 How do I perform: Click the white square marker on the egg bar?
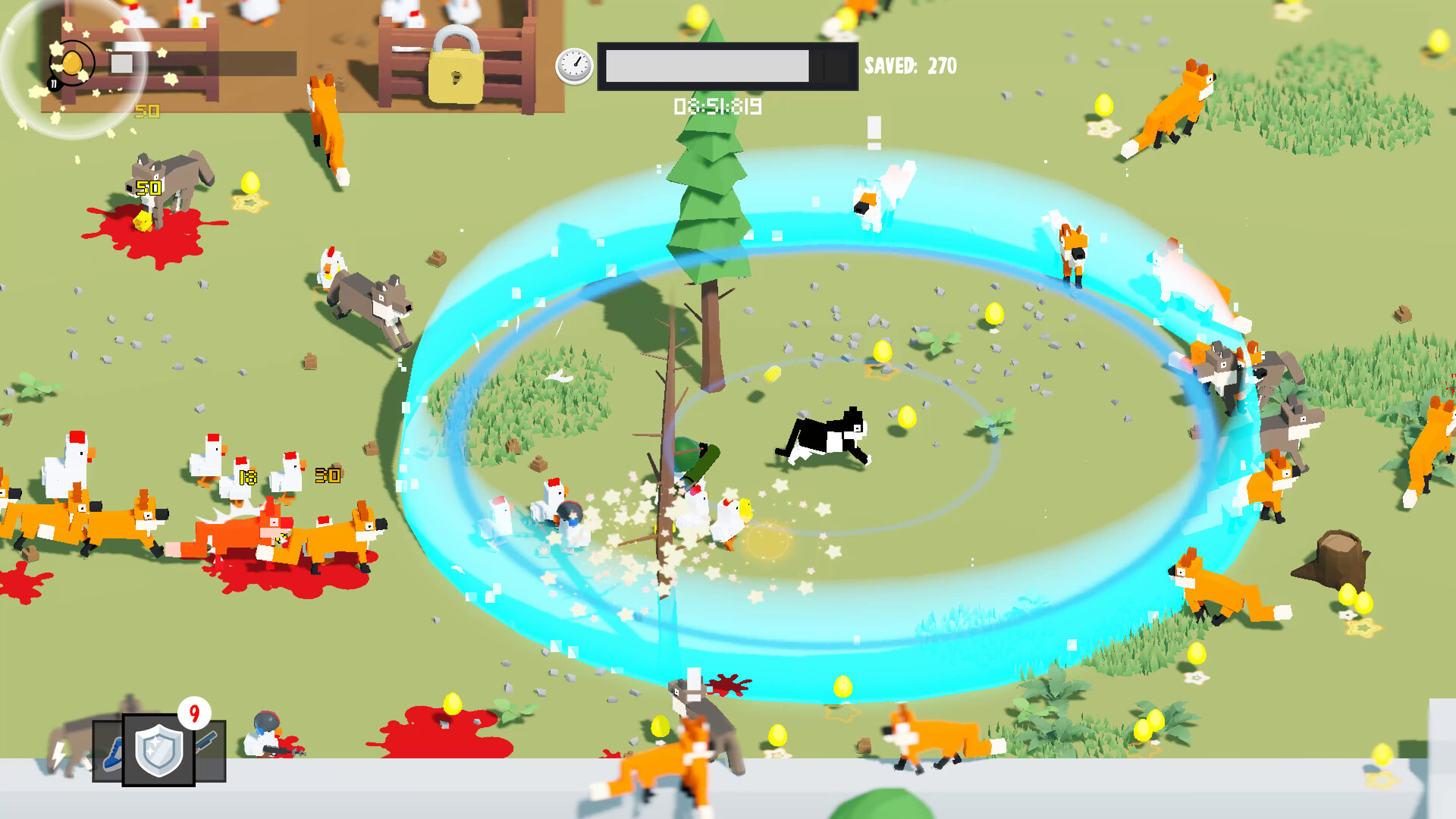point(122,63)
